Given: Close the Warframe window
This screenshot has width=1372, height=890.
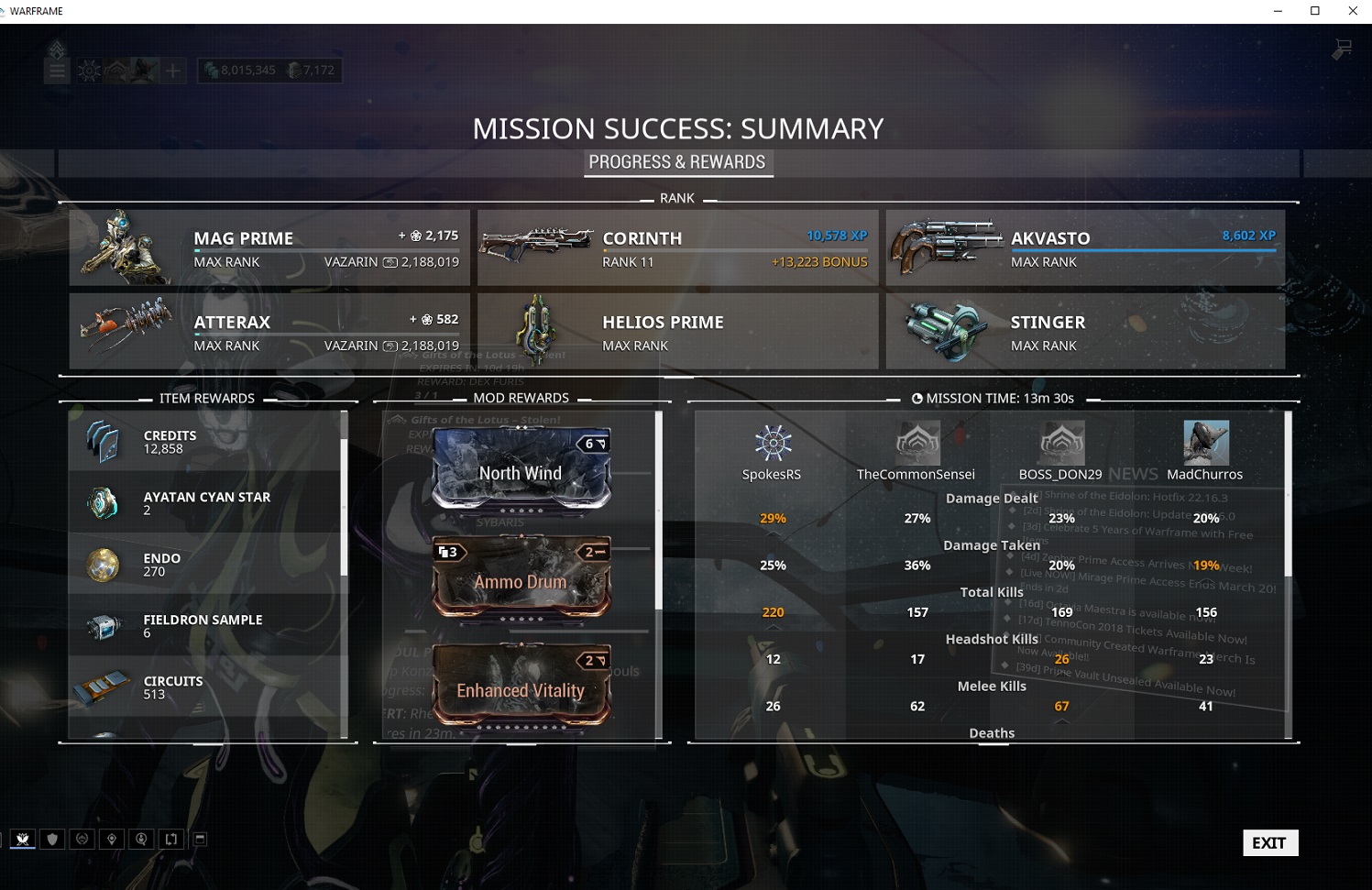Looking at the screenshot, I should (x=1353, y=11).
